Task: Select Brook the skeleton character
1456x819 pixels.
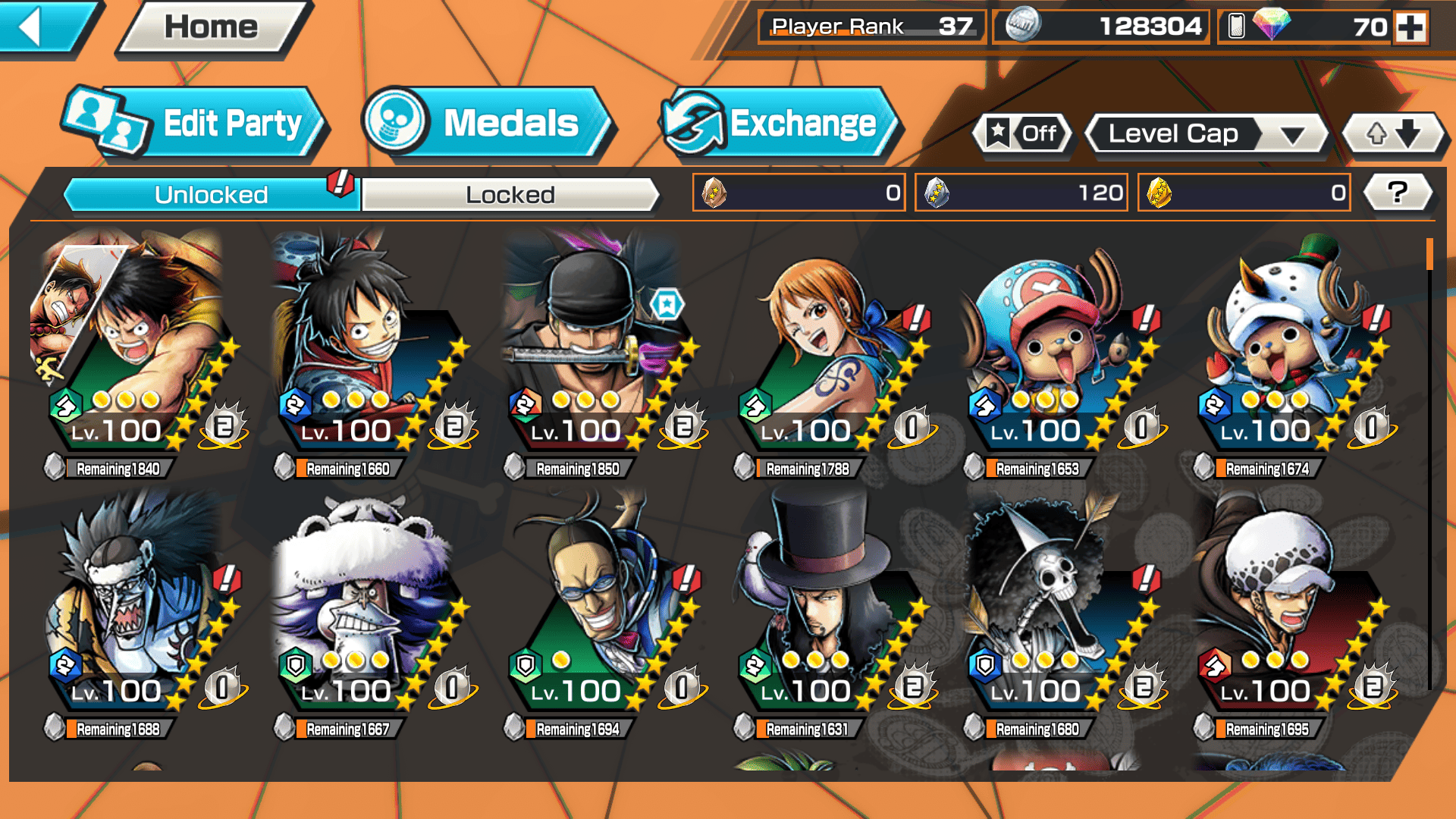Action: [x=1054, y=614]
